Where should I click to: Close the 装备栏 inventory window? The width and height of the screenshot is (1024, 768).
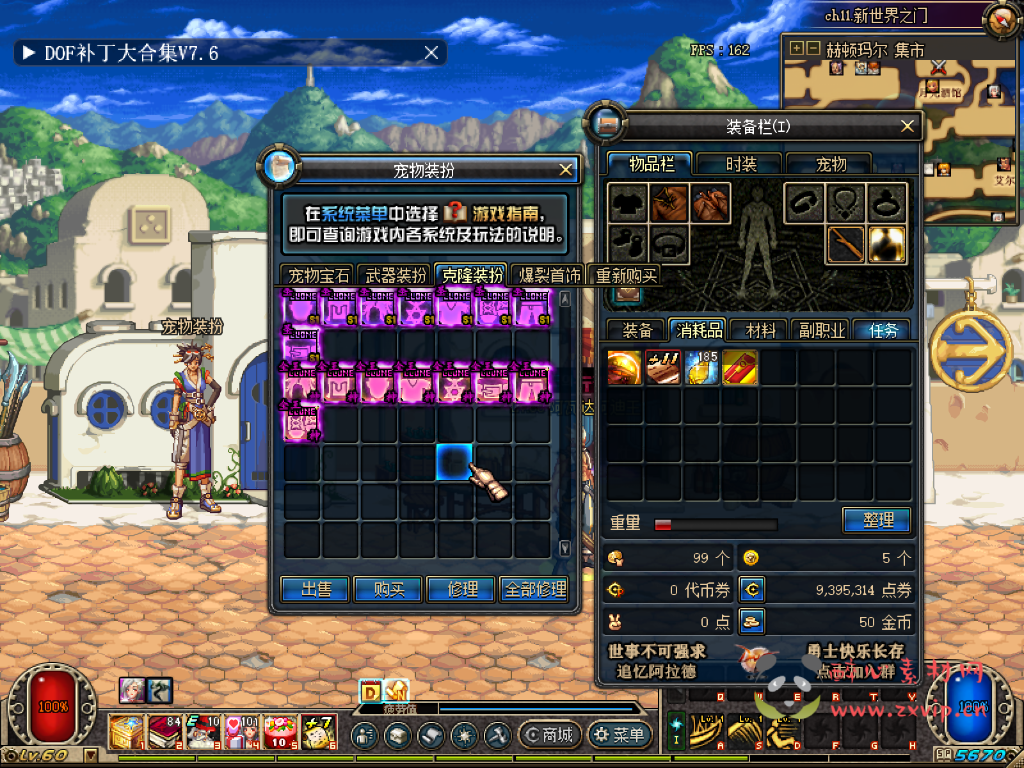pos(908,126)
